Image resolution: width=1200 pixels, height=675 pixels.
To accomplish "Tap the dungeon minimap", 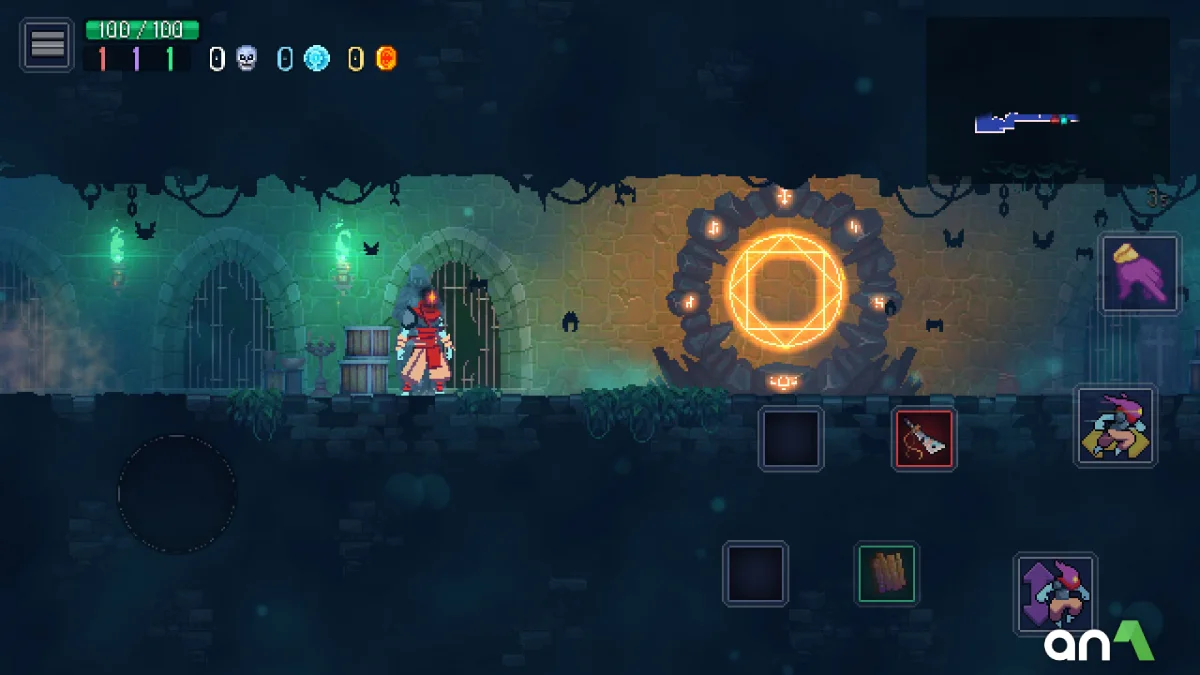I will [1047, 98].
